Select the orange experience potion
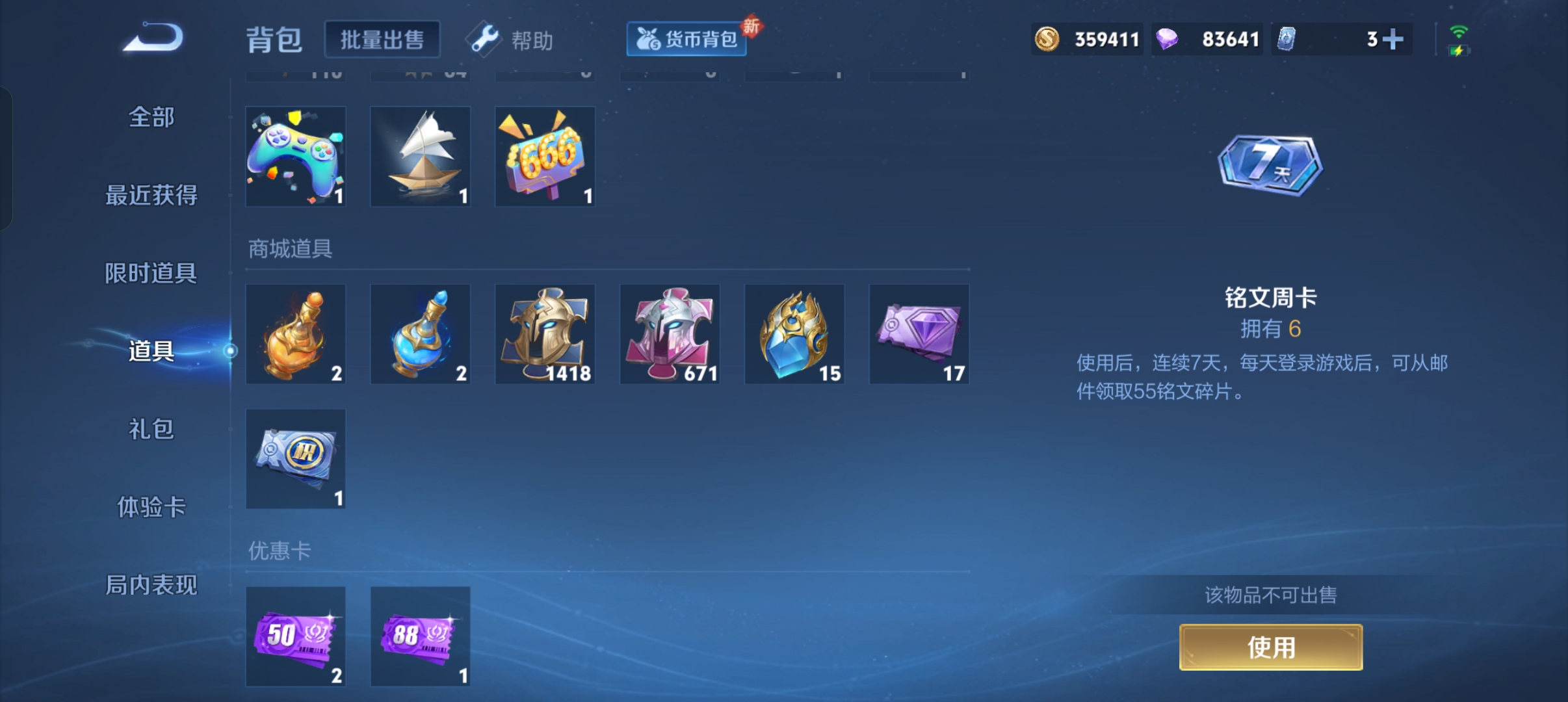Viewport: 1568px width, 702px height. coord(294,333)
